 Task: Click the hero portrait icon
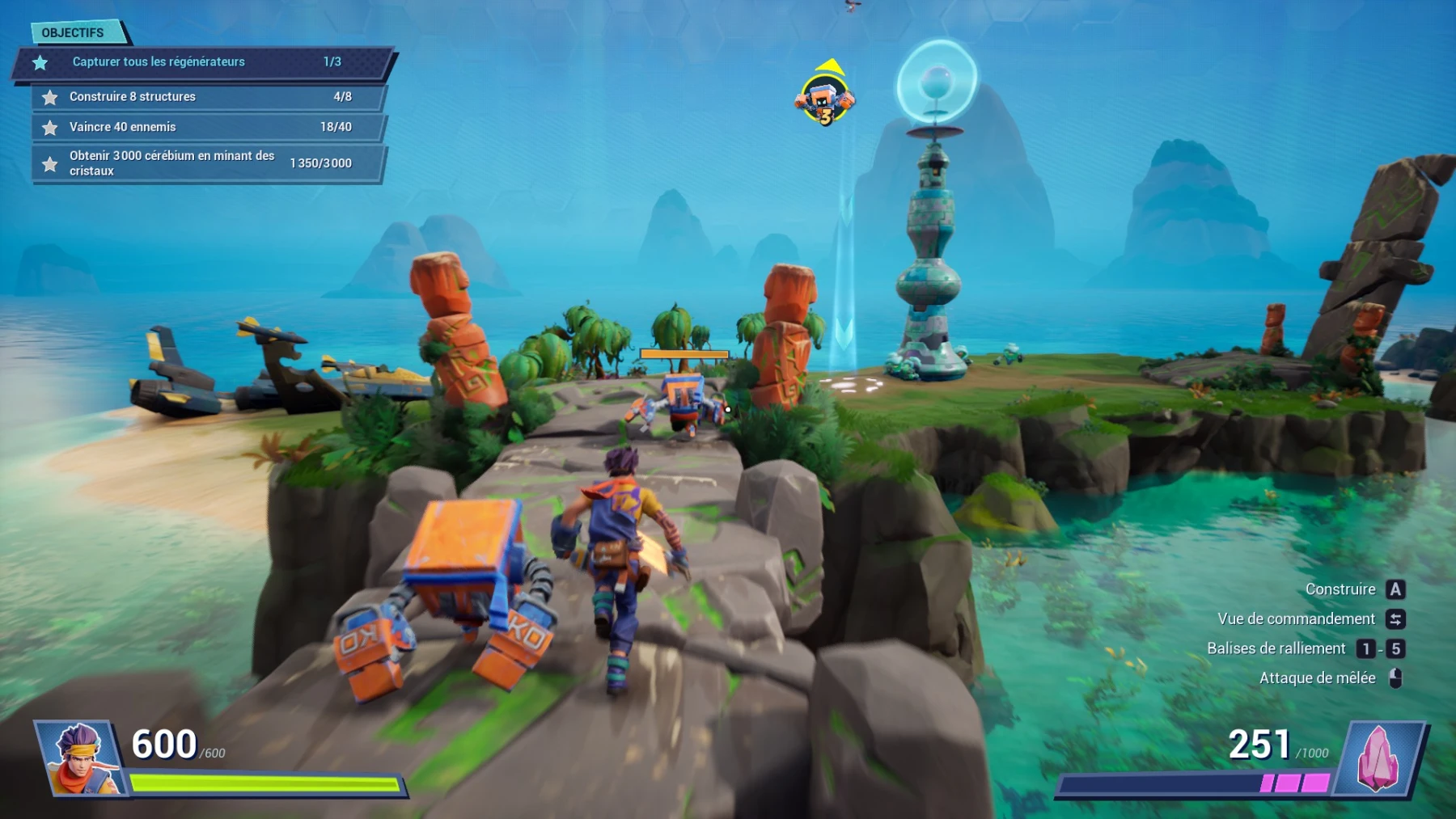coord(81,758)
